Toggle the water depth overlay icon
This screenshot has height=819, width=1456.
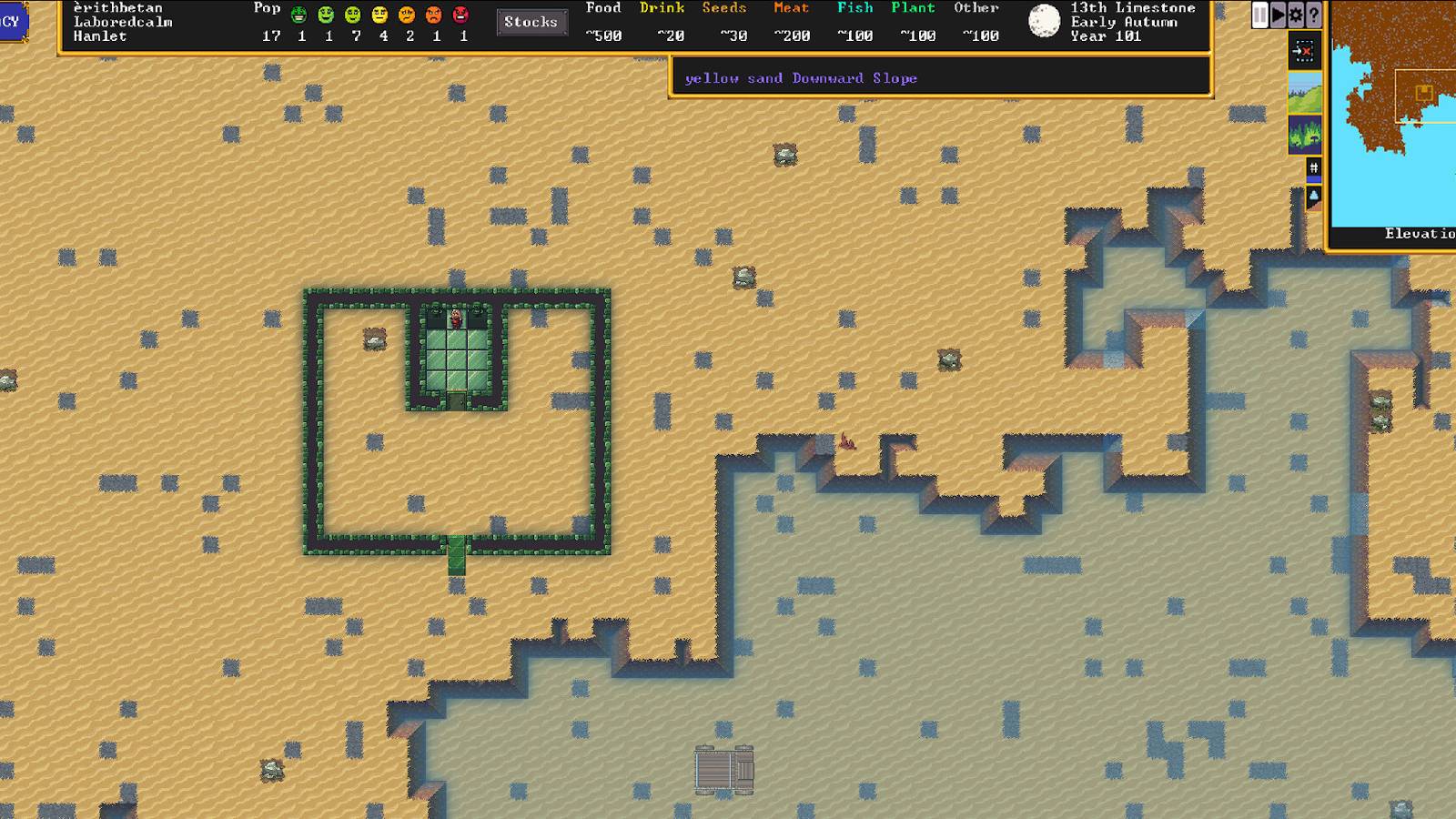click(1313, 195)
